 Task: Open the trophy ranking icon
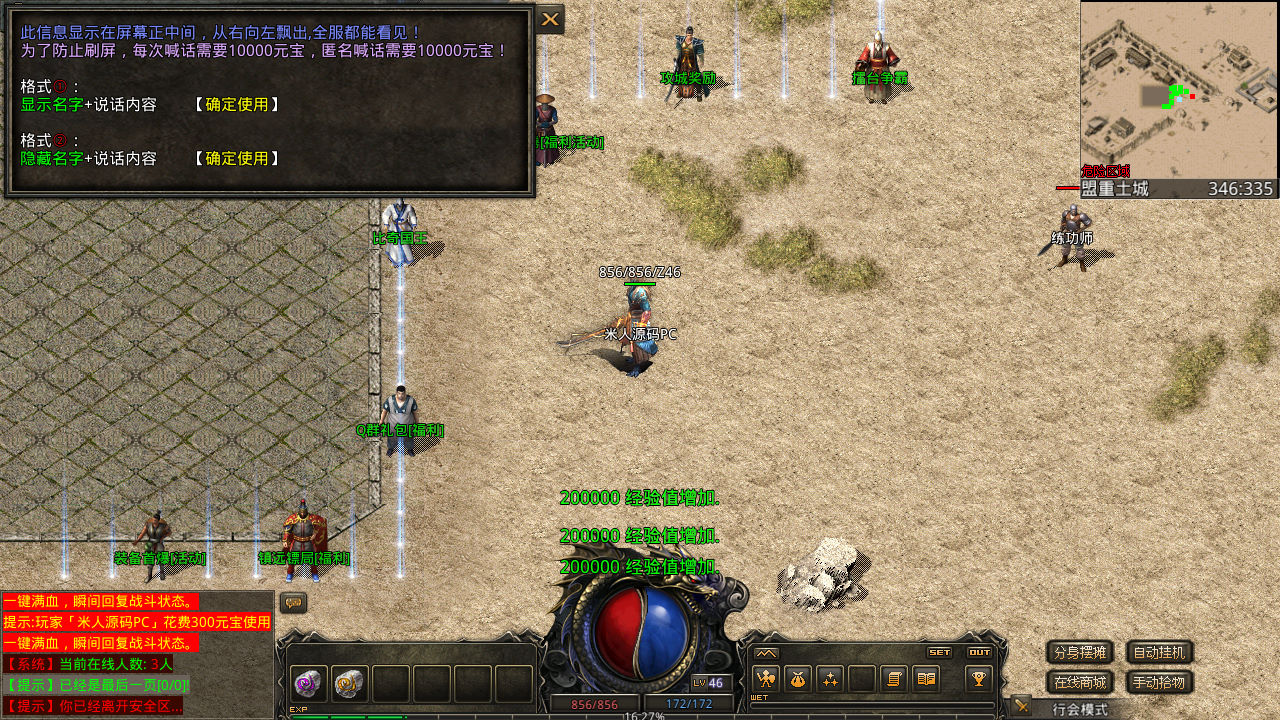(978, 679)
